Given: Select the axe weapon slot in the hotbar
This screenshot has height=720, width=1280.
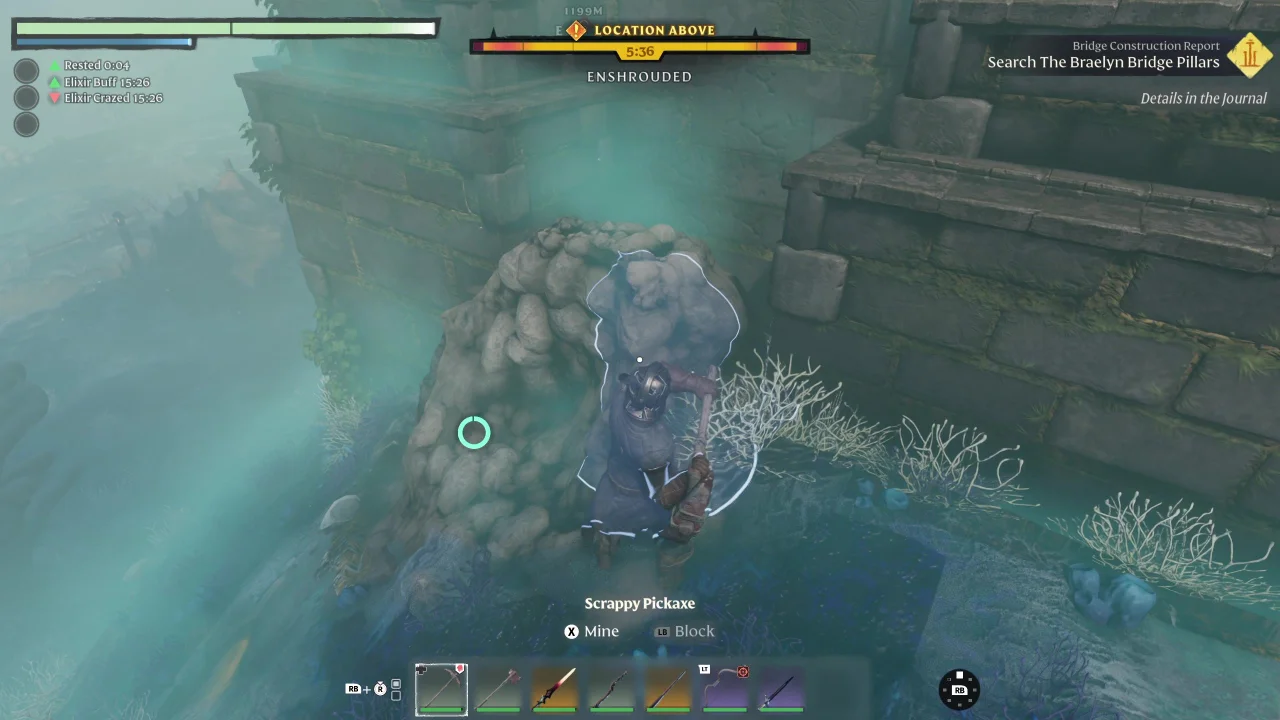Looking at the screenshot, I should pyautogui.click(x=498, y=689).
